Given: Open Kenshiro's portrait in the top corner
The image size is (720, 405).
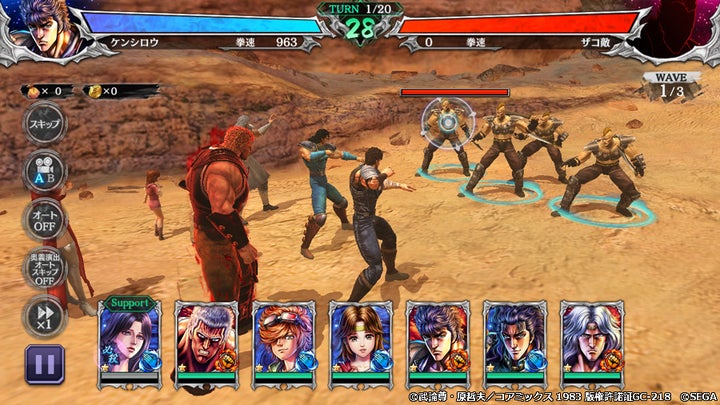Looking at the screenshot, I should pos(40,30).
